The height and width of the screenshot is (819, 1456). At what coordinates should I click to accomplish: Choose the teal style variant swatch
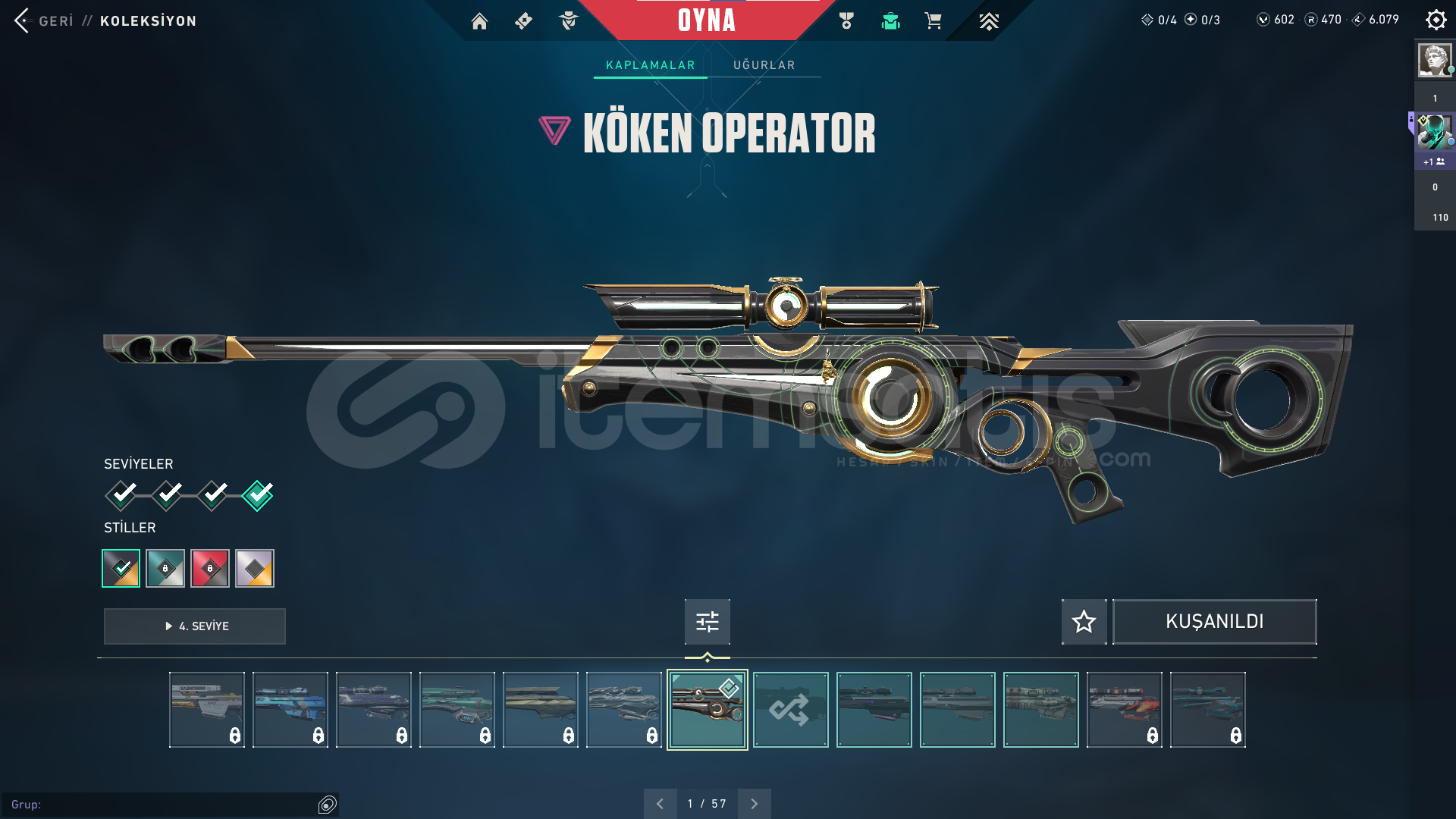(165, 568)
